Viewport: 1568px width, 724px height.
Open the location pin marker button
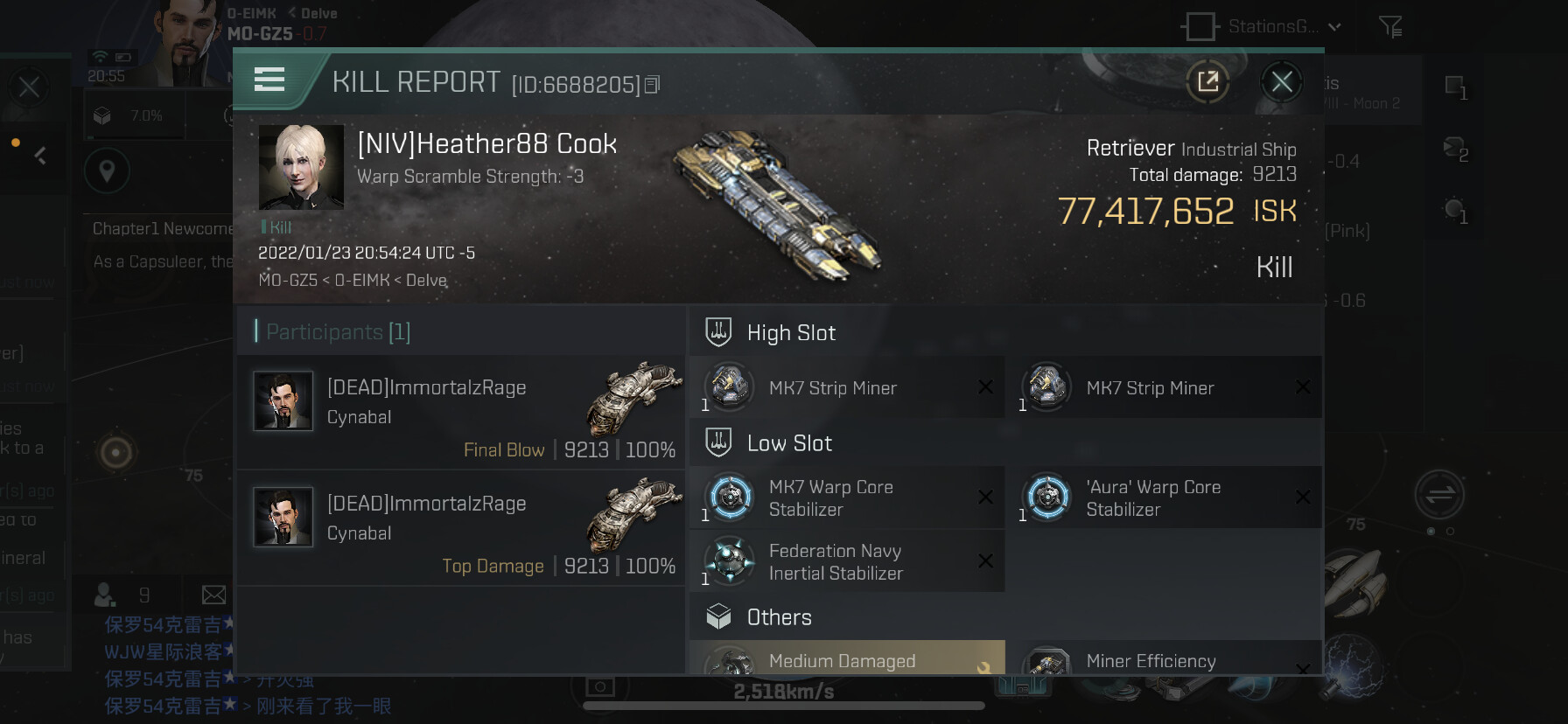(x=107, y=171)
